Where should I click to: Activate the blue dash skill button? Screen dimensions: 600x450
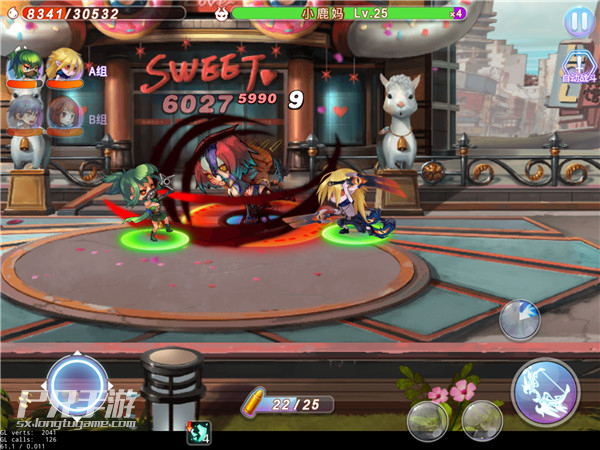(520, 319)
